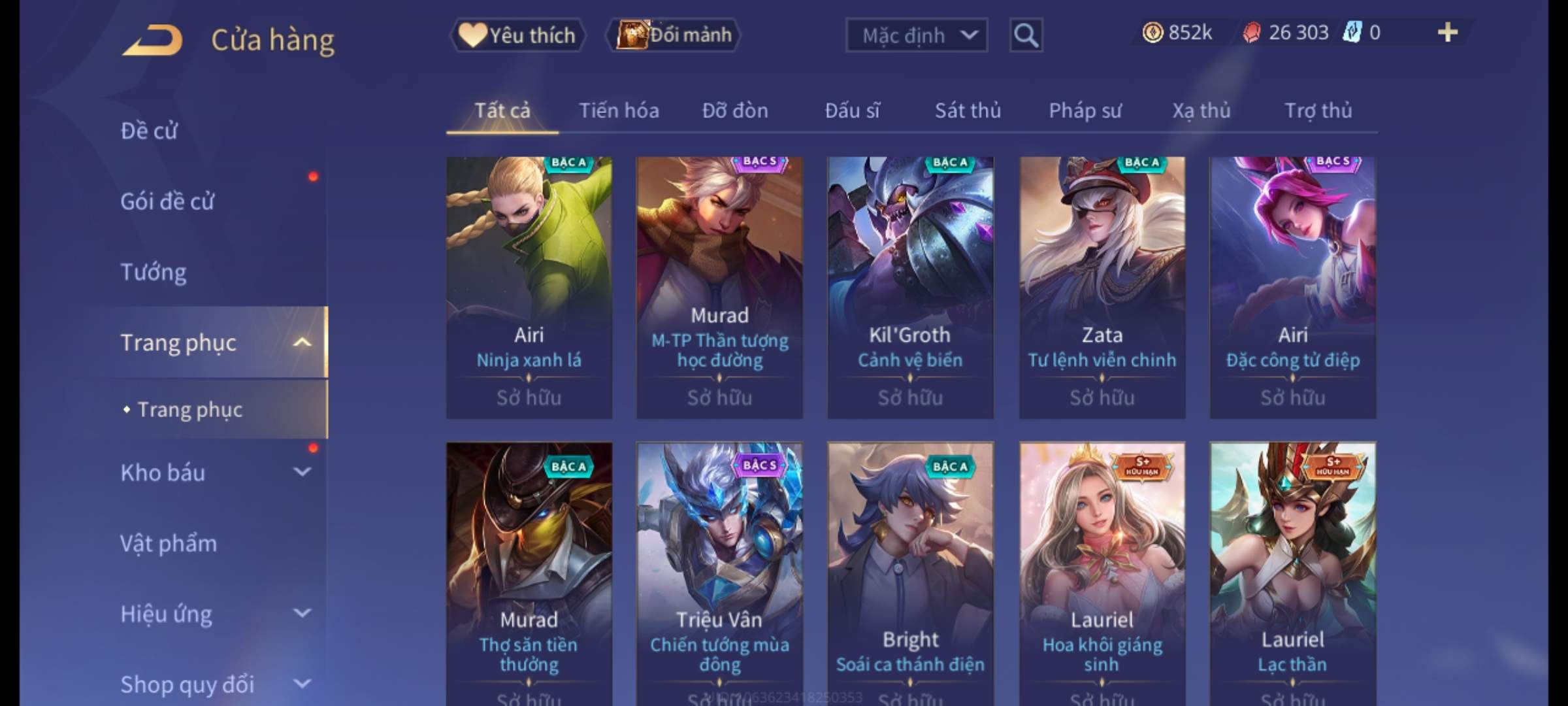Image resolution: width=1568 pixels, height=706 pixels.
Task: Go to the Tướng heroes section
Action: [154, 272]
